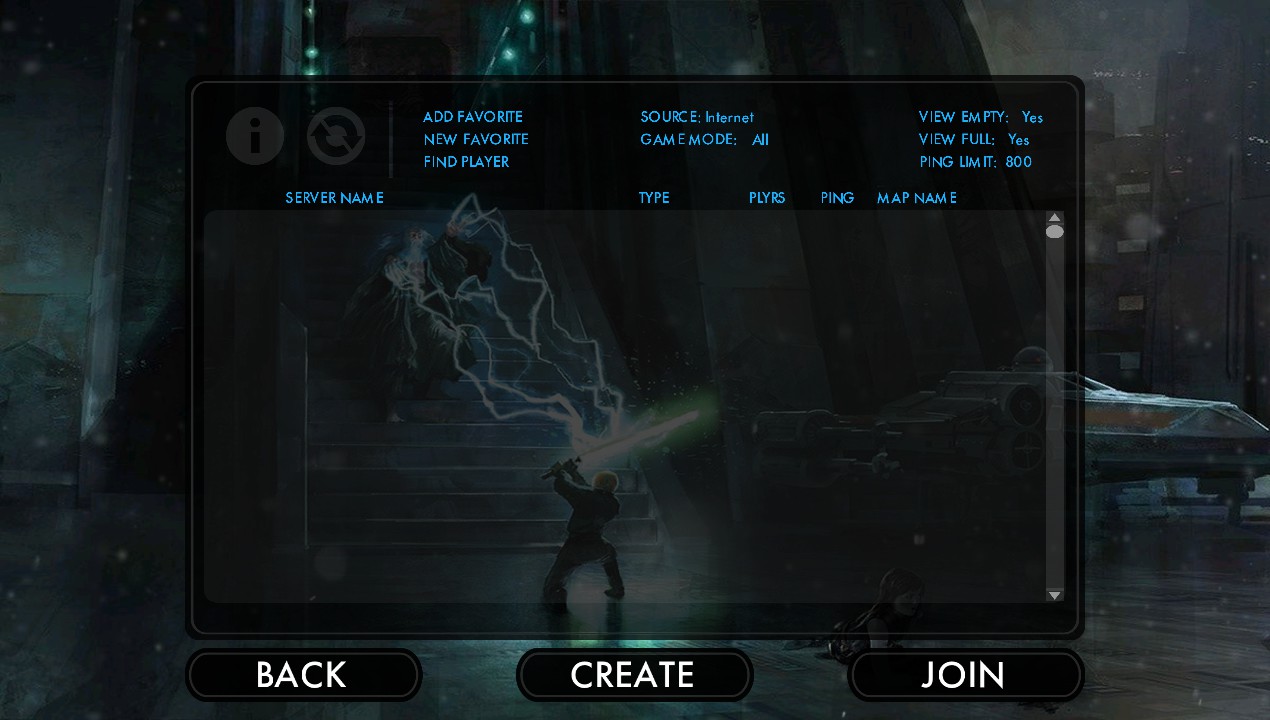Sort the list by MAP NAME column

916,198
